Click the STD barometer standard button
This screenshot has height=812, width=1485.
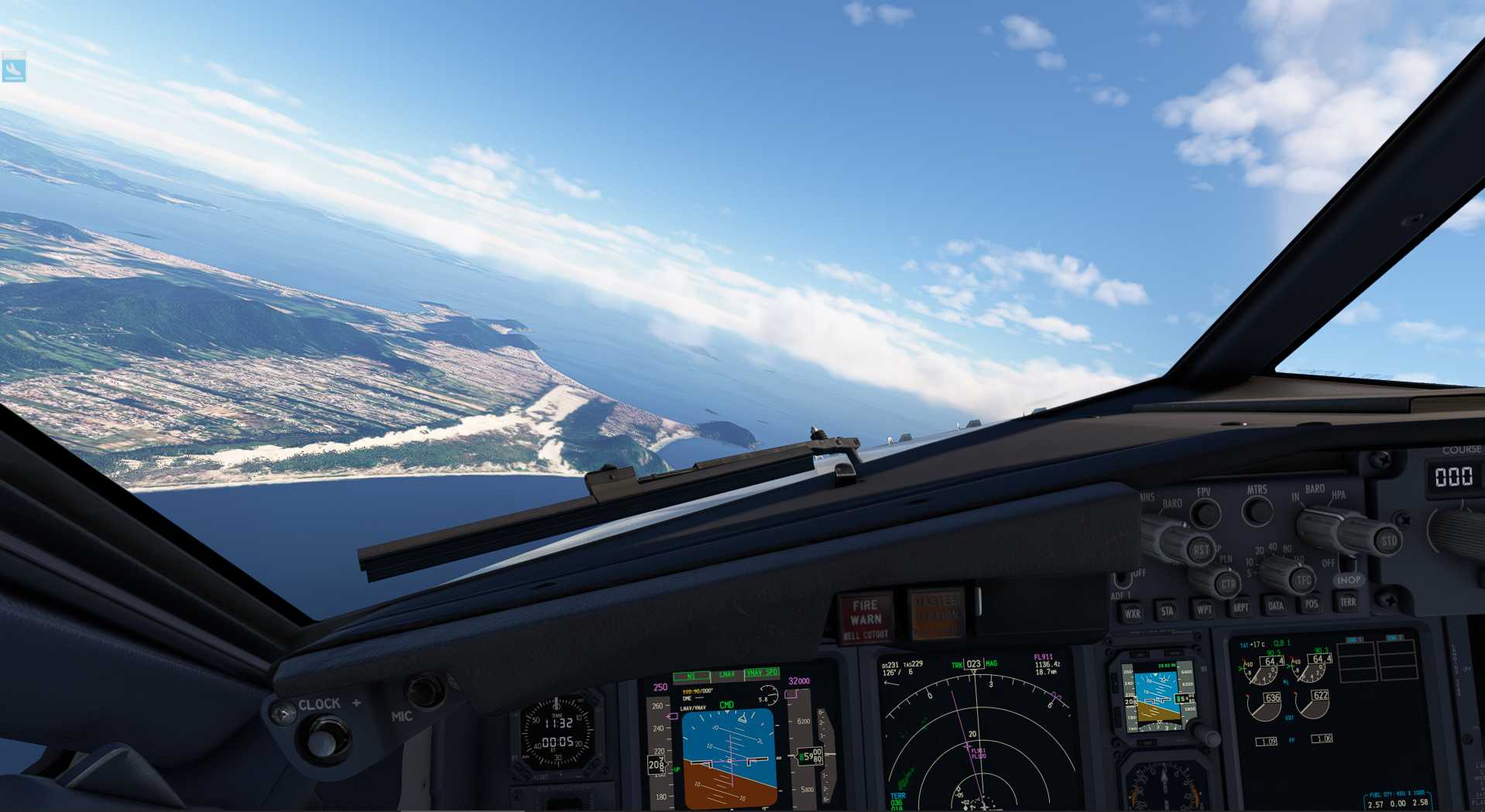tap(1388, 540)
